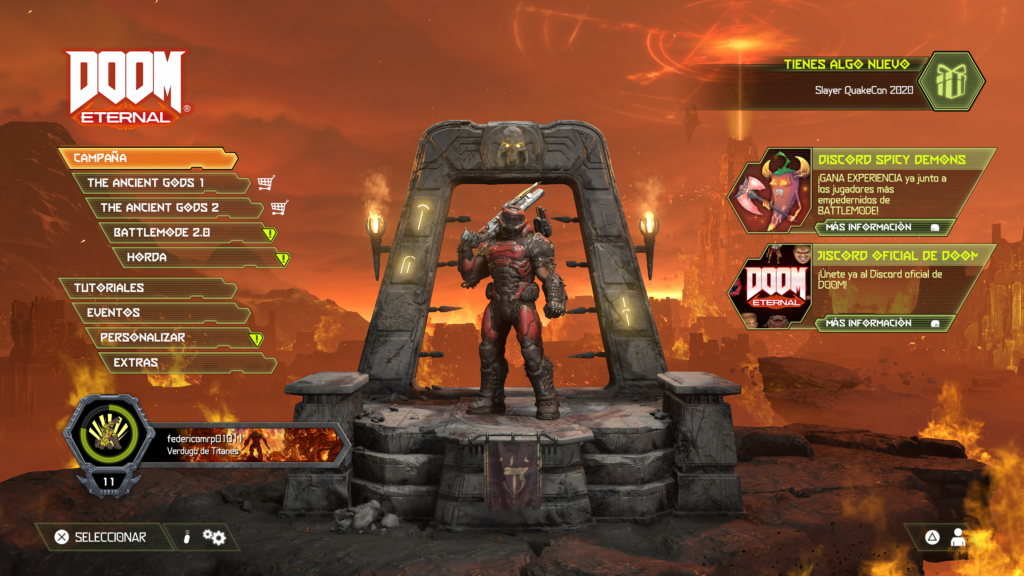Viewport: 1024px width, 576px height.
Task: Go to Eventos
Action: point(160,312)
